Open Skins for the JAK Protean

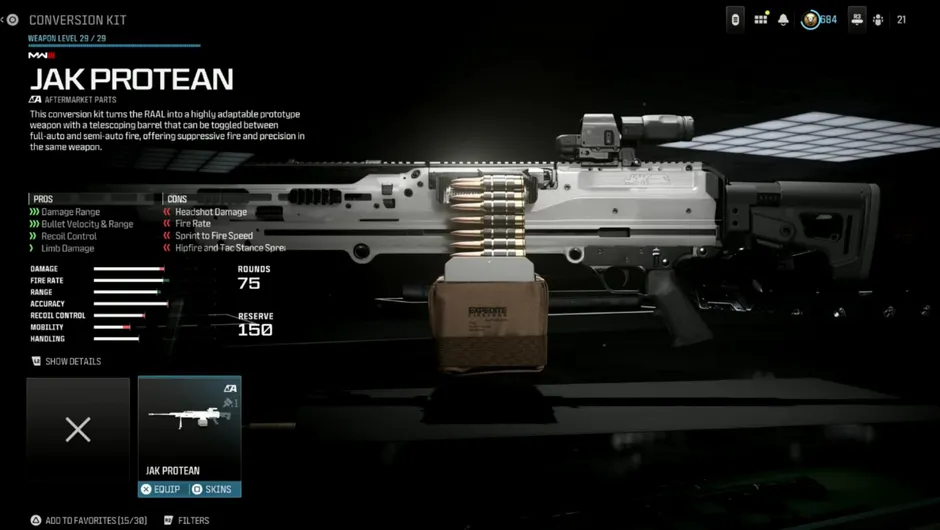coord(213,489)
